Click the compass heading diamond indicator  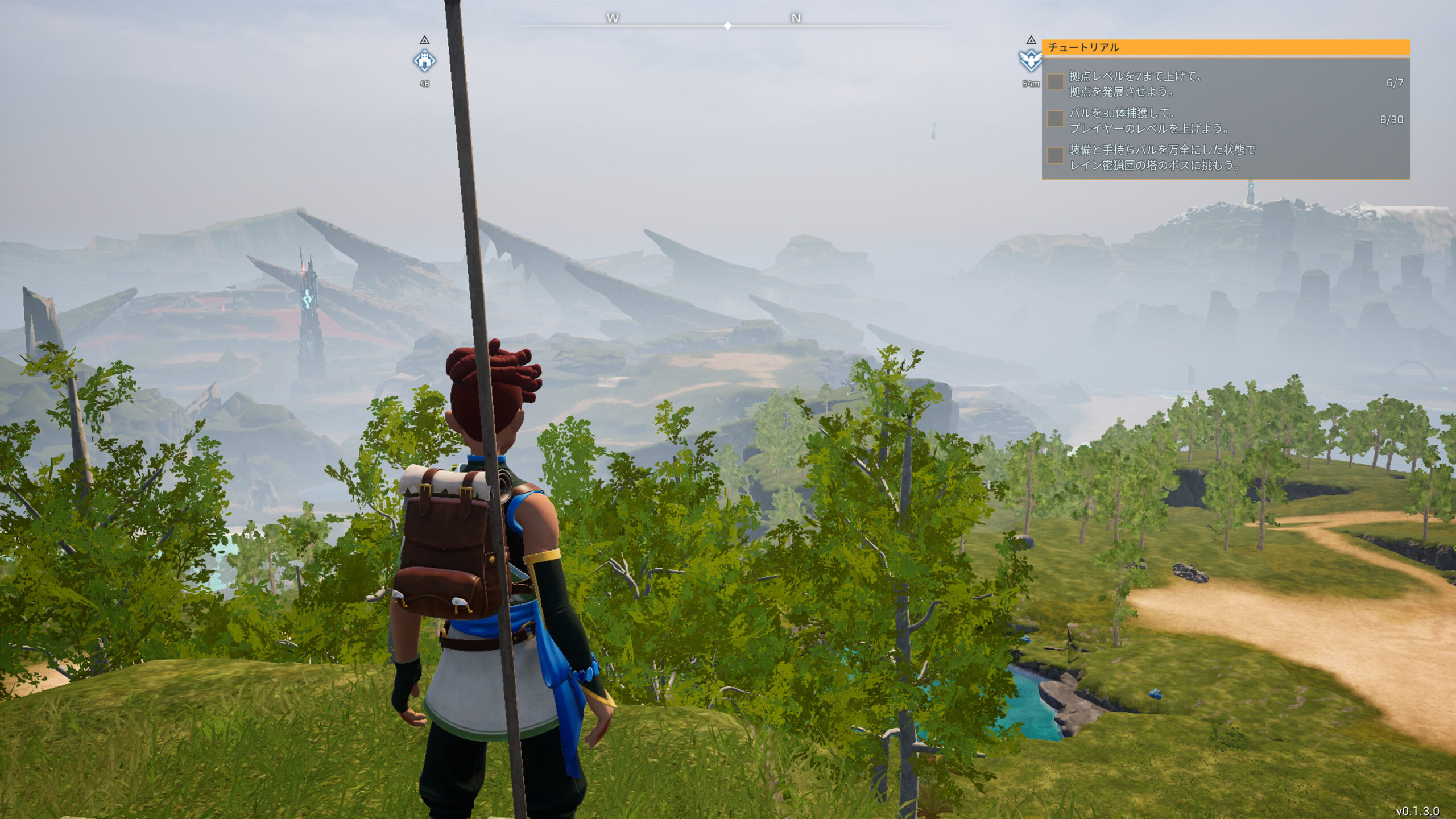coord(728,26)
